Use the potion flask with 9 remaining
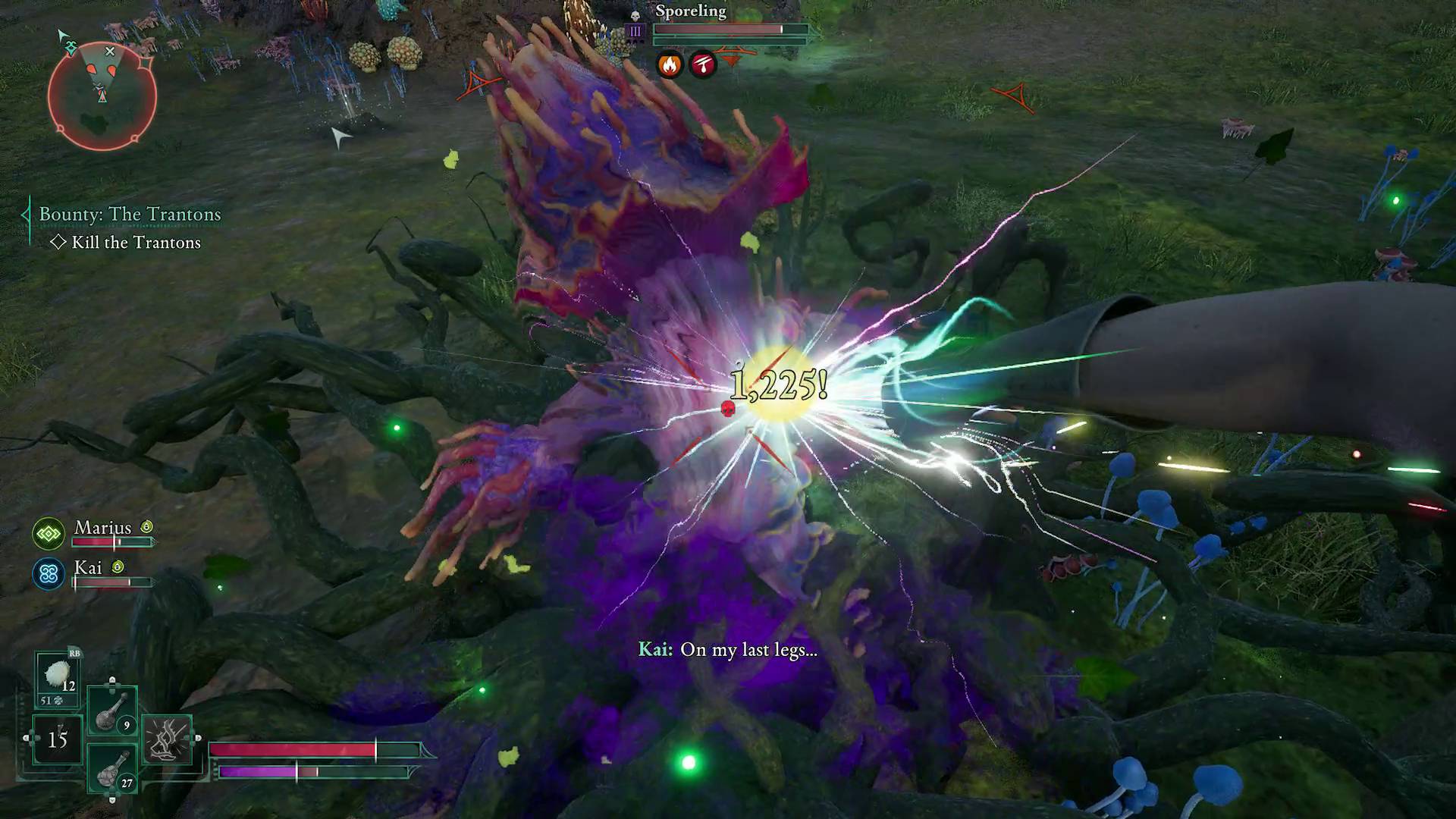This screenshot has width=1456, height=819. point(112,711)
